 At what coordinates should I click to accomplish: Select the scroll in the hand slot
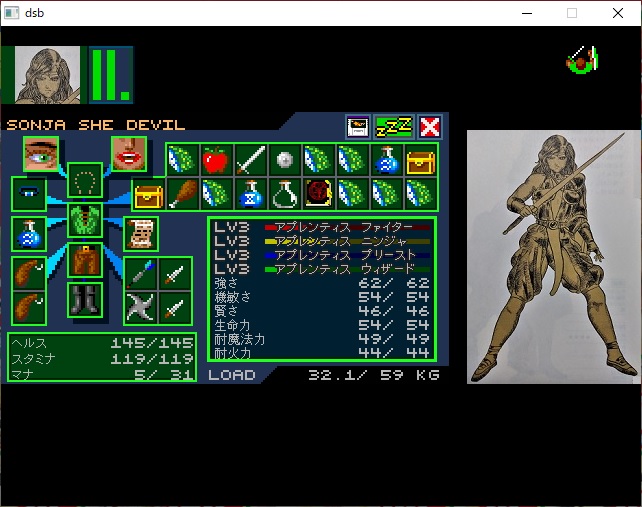(139, 233)
